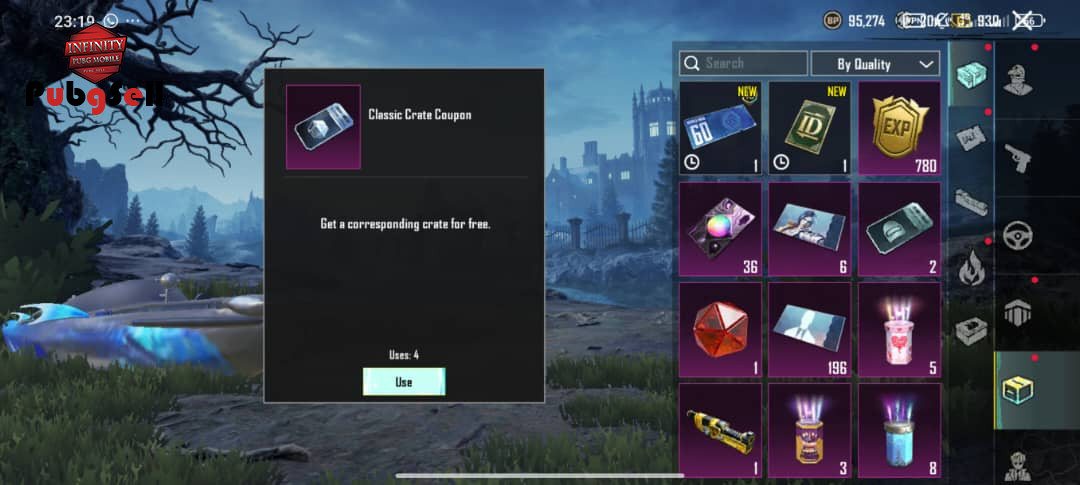Select the character art card with 6 count

click(x=809, y=228)
